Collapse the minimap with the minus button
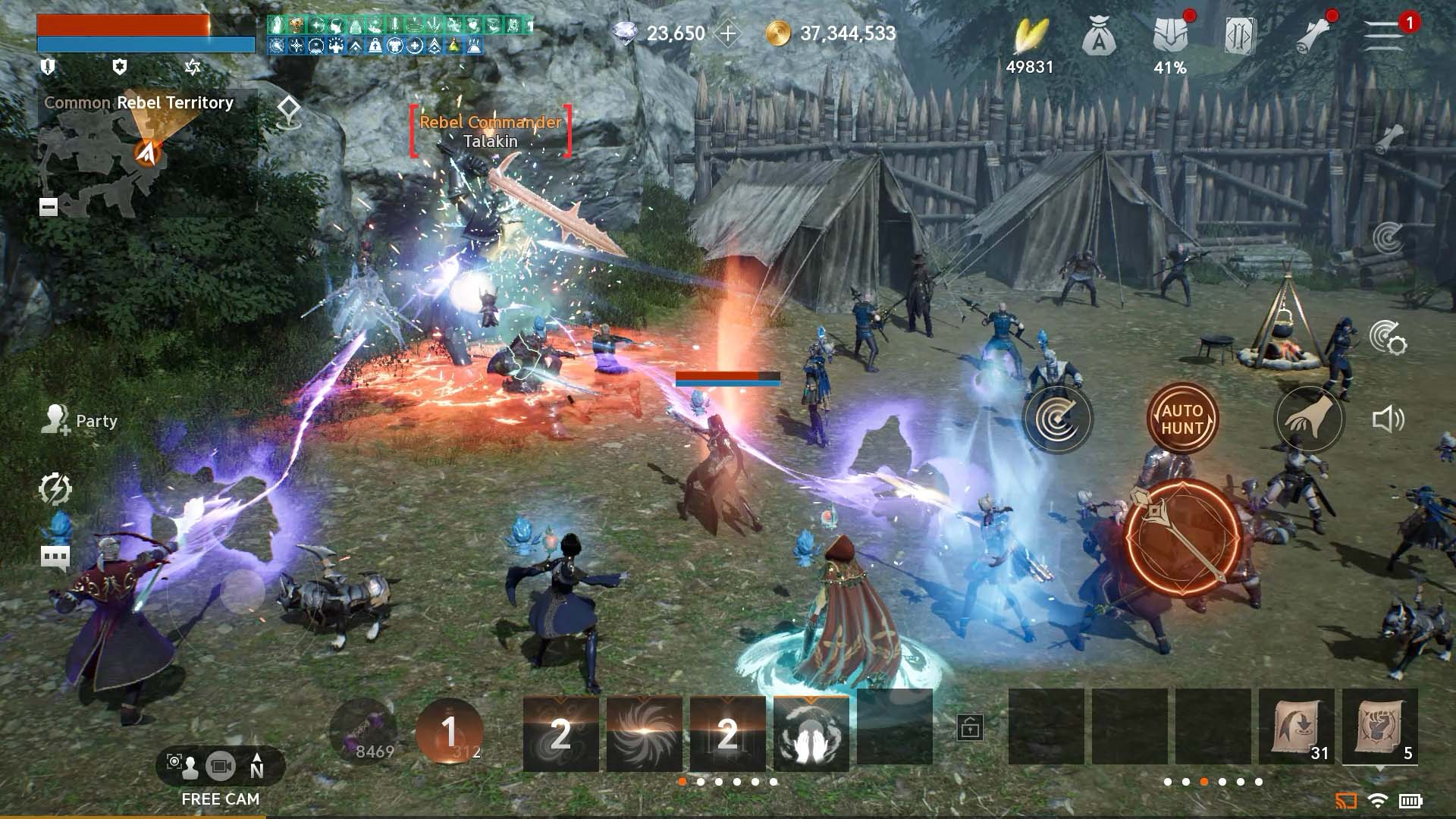The height and width of the screenshot is (819, 1456). click(x=49, y=207)
